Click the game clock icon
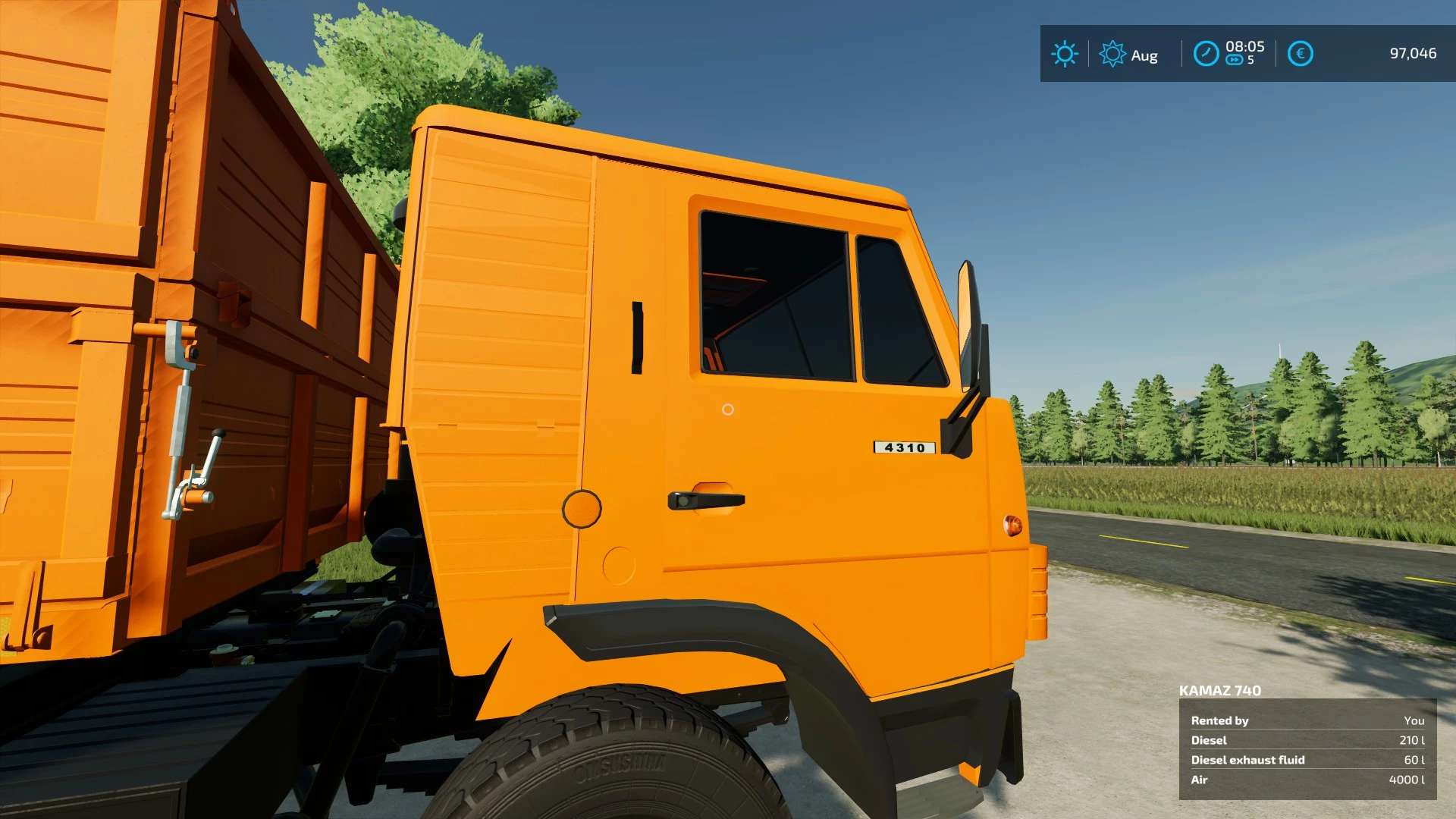The image size is (1456, 819). pos(1206,54)
